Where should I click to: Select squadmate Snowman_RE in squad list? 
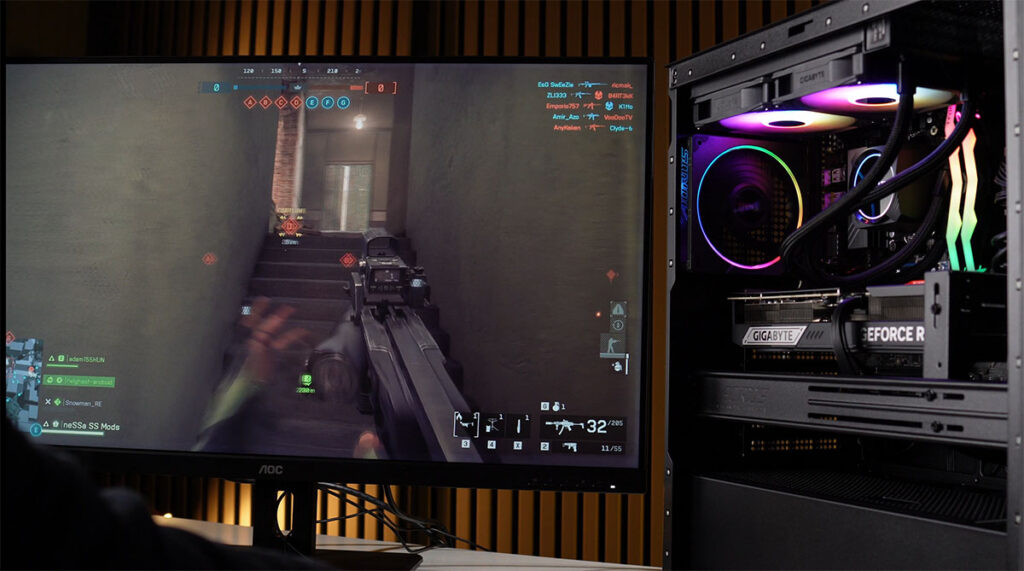tap(80, 402)
